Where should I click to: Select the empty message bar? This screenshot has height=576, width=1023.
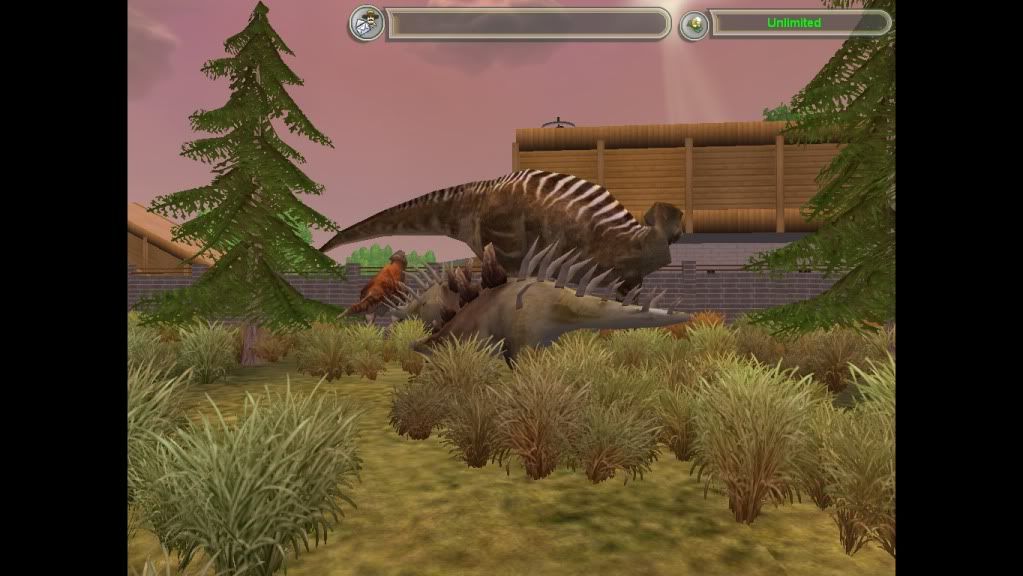point(528,24)
